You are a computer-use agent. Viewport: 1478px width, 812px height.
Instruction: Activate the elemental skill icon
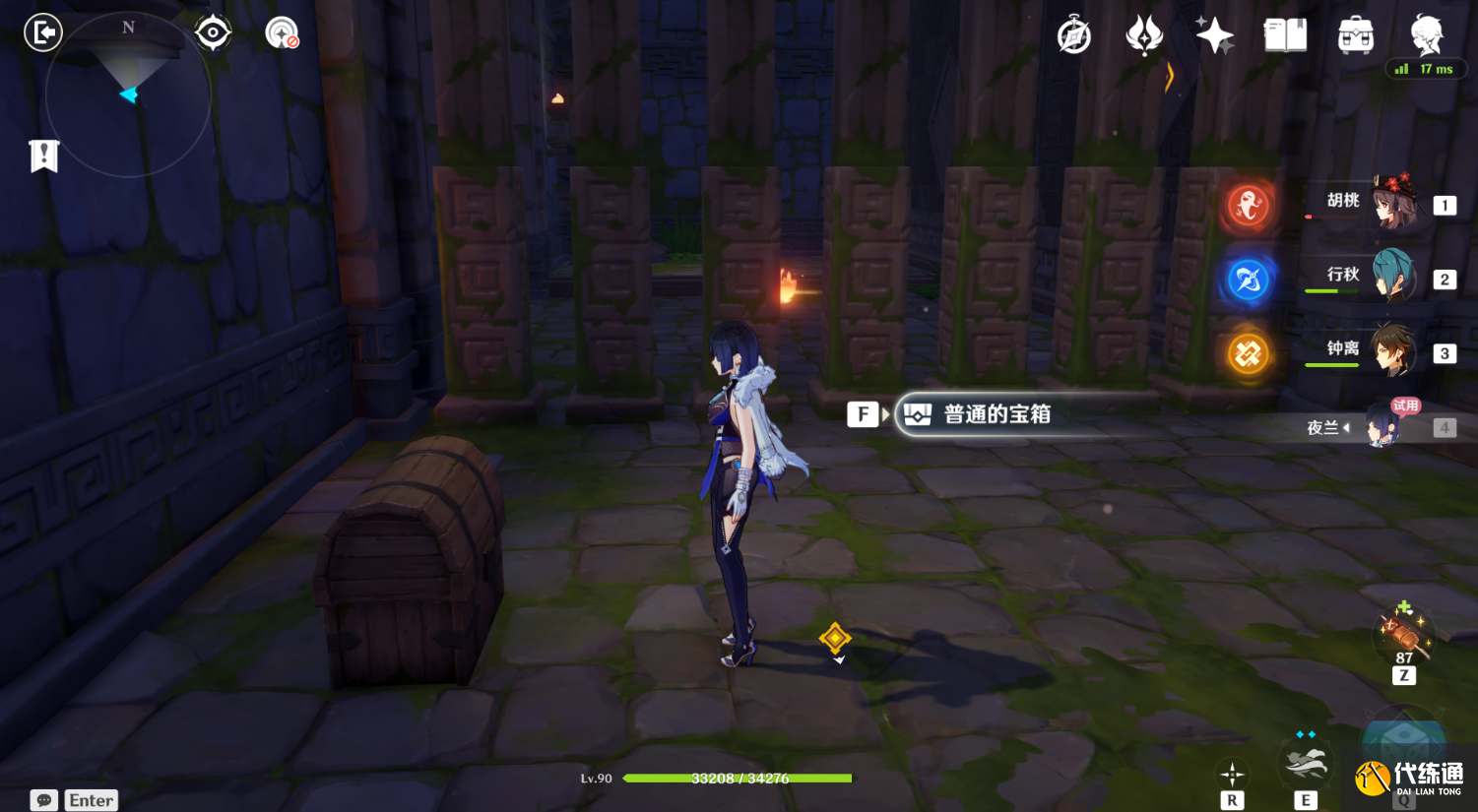click(x=1306, y=764)
